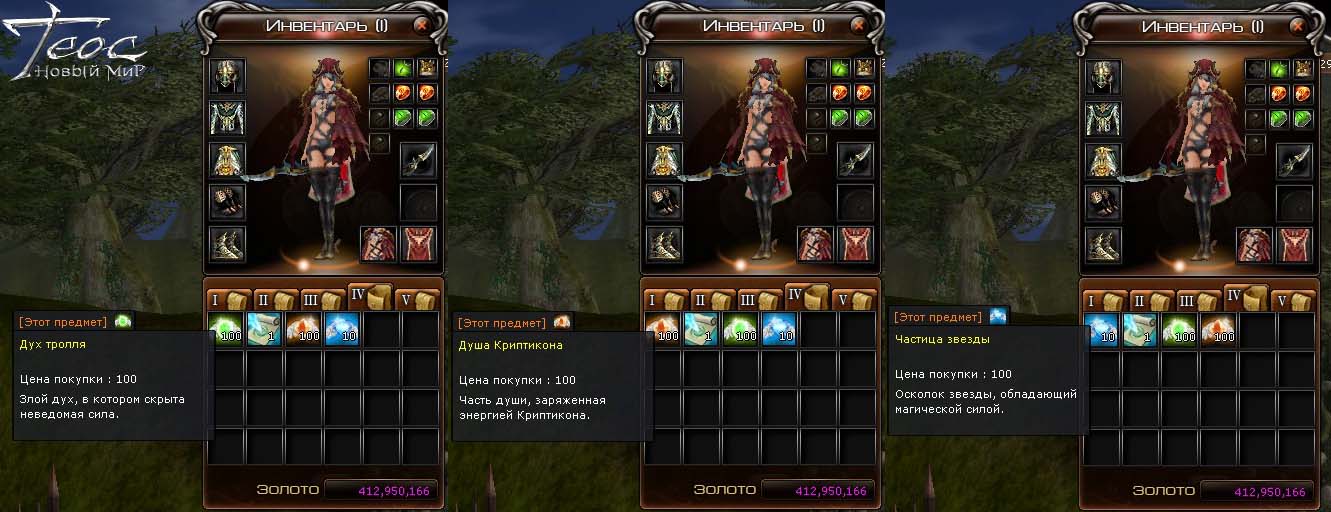This screenshot has width=1331, height=512.
Task: Select the blue Частица звезды item beside its tooltip
Action: (x=1100, y=329)
